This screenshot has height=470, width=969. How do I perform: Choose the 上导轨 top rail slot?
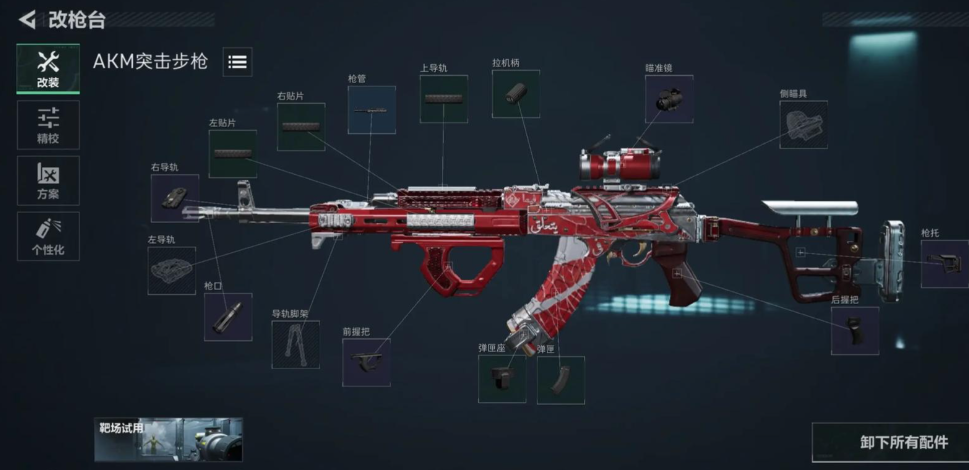click(443, 99)
